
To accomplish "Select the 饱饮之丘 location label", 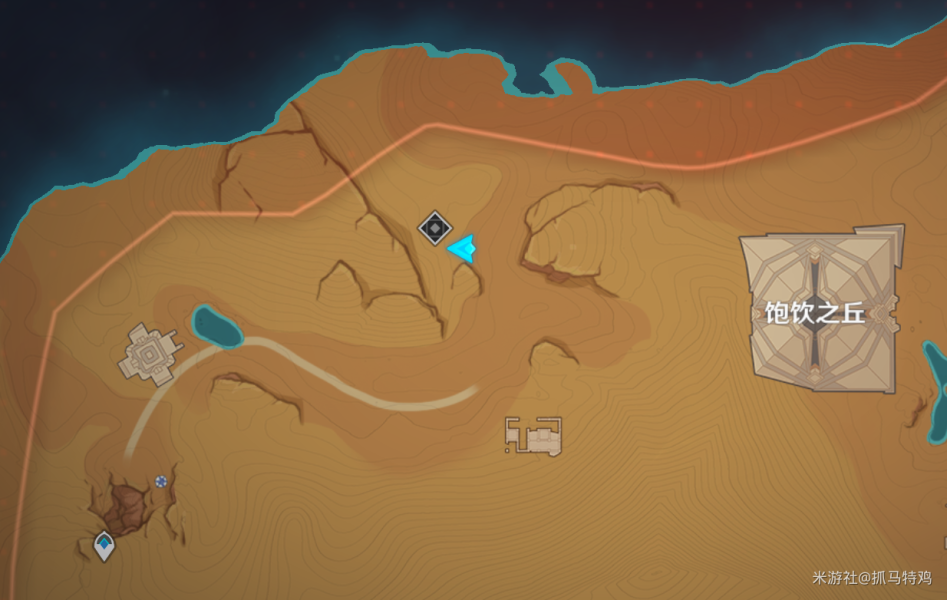I will 814,314.
